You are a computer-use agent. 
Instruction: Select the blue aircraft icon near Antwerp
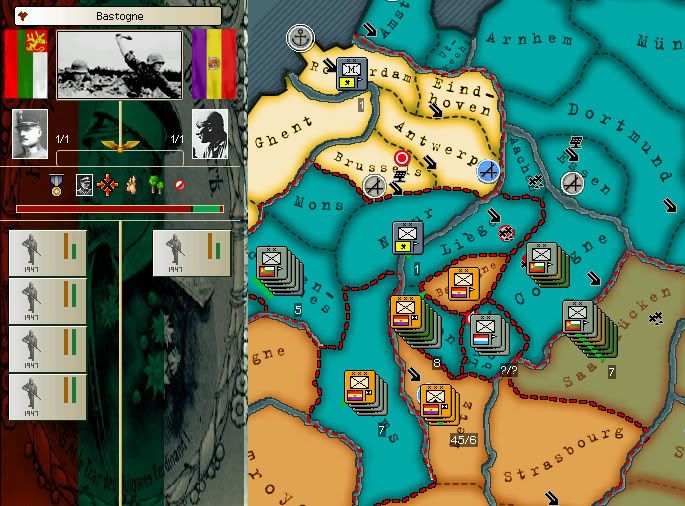click(488, 172)
